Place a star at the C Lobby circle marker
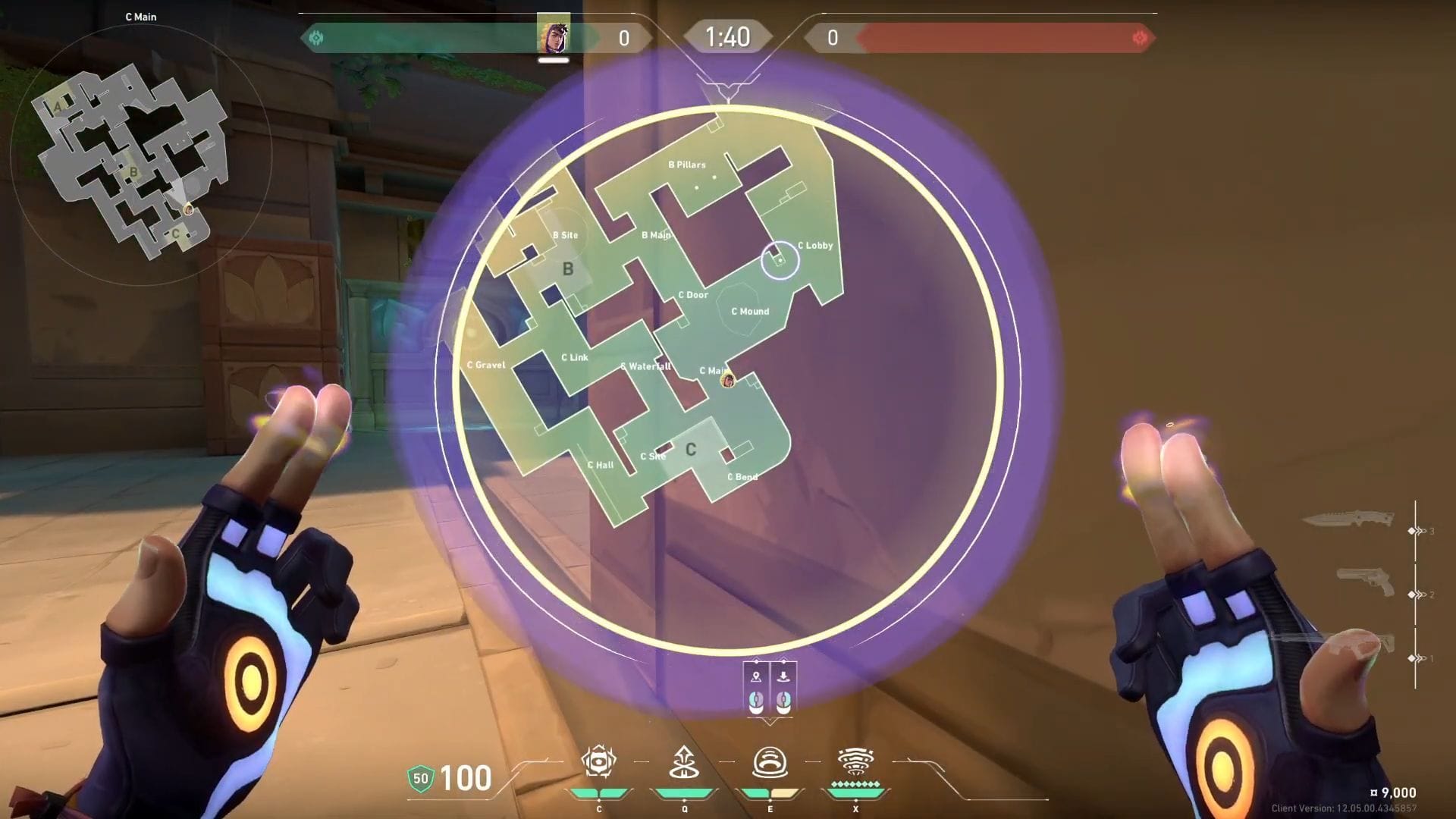The width and height of the screenshot is (1456, 819). coord(782,260)
